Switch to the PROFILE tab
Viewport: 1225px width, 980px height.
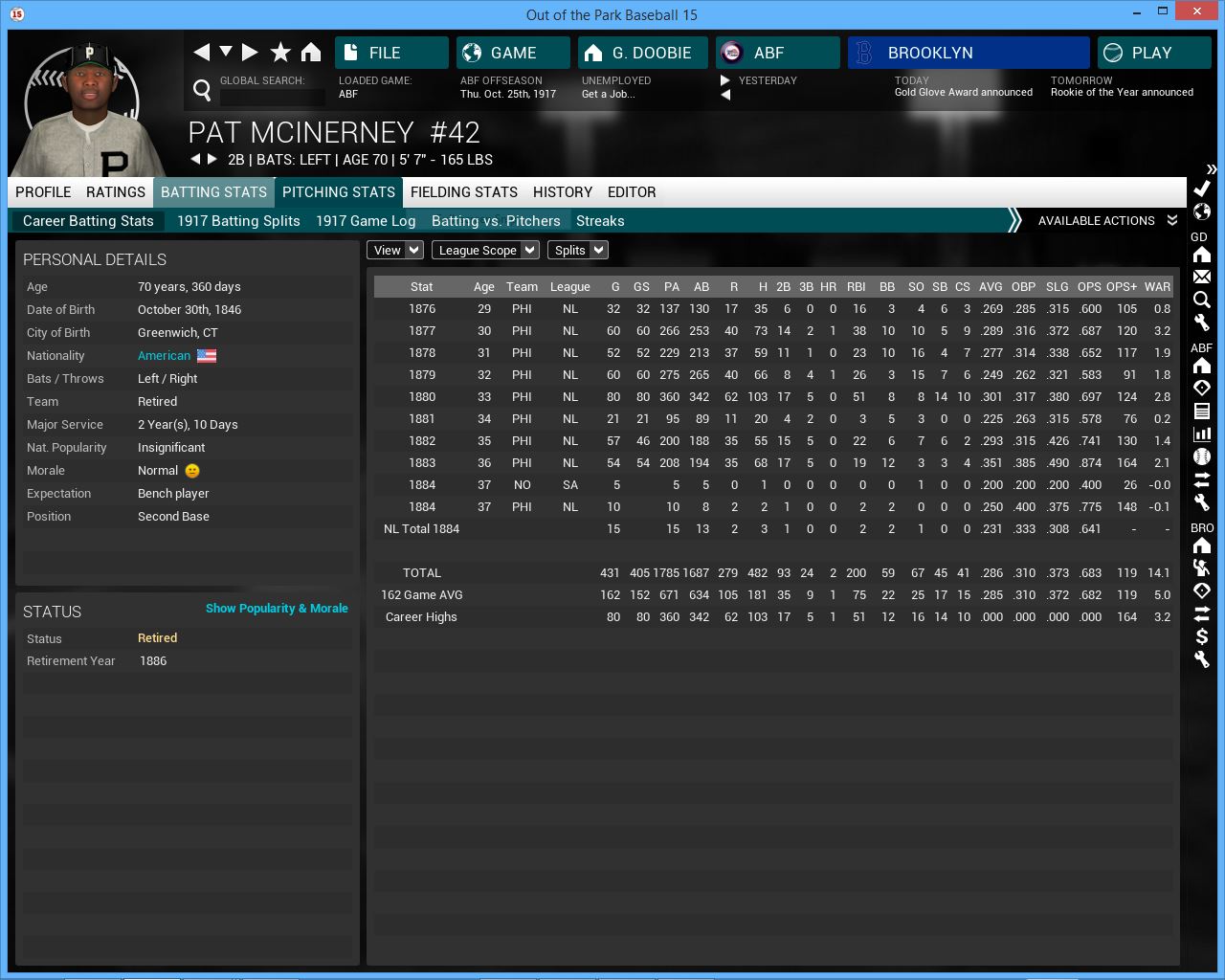point(43,192)
